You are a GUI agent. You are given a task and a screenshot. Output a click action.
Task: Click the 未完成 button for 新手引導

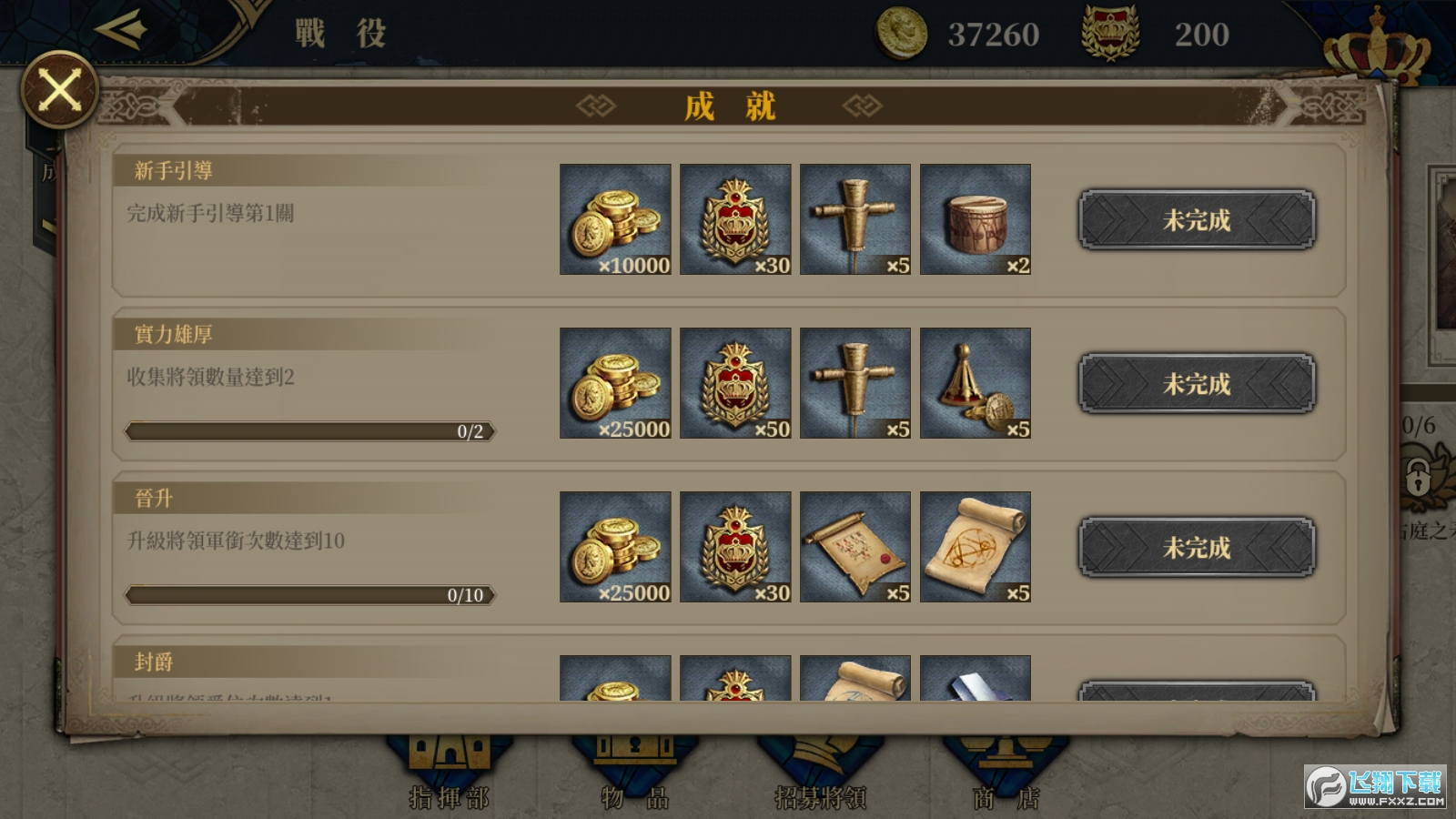[x=1196, y=219]
